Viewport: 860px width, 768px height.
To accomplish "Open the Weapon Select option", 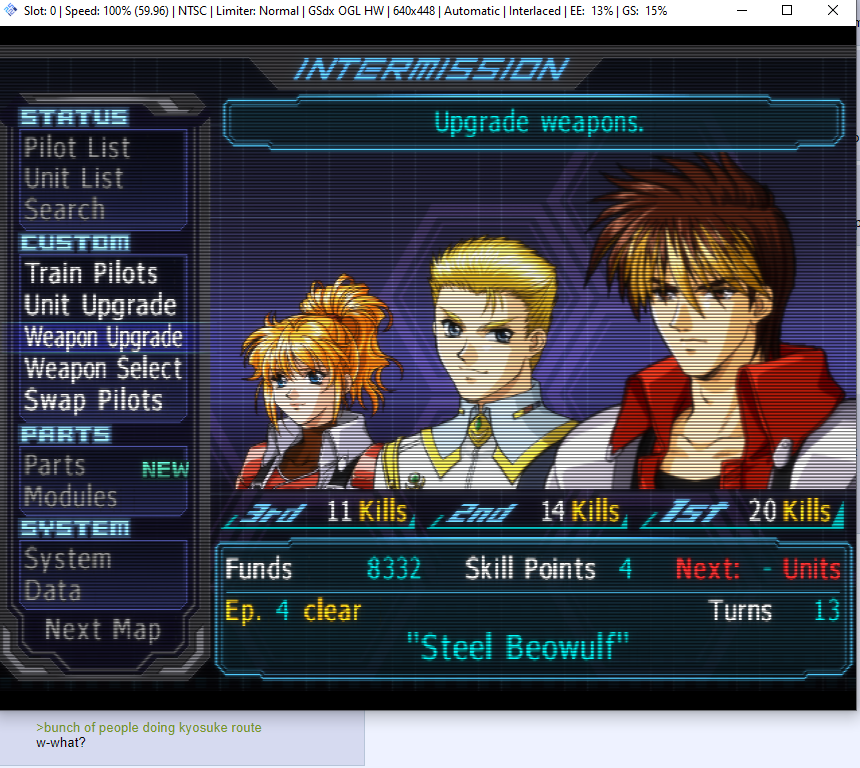I will pyautogui.click(x=103, y=369).
